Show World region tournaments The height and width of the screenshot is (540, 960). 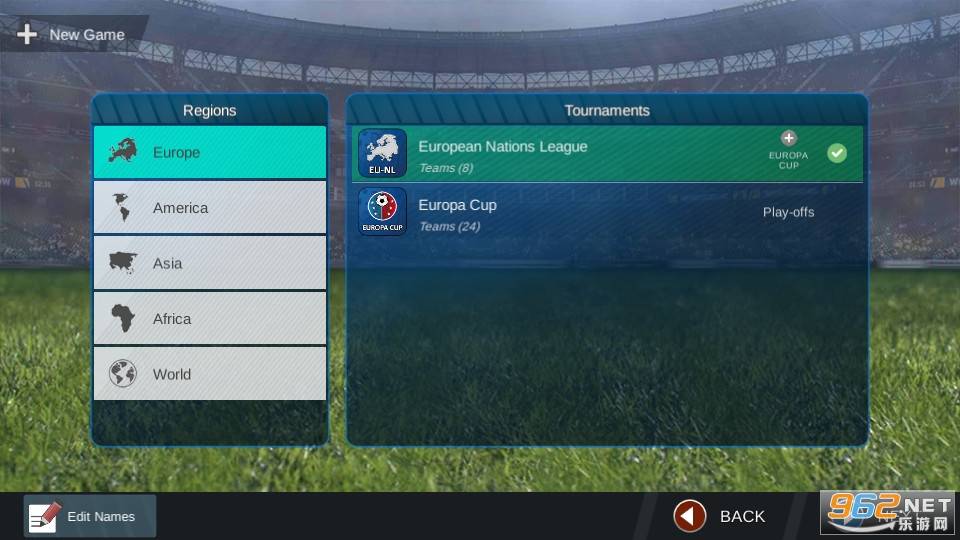point(210,374)
